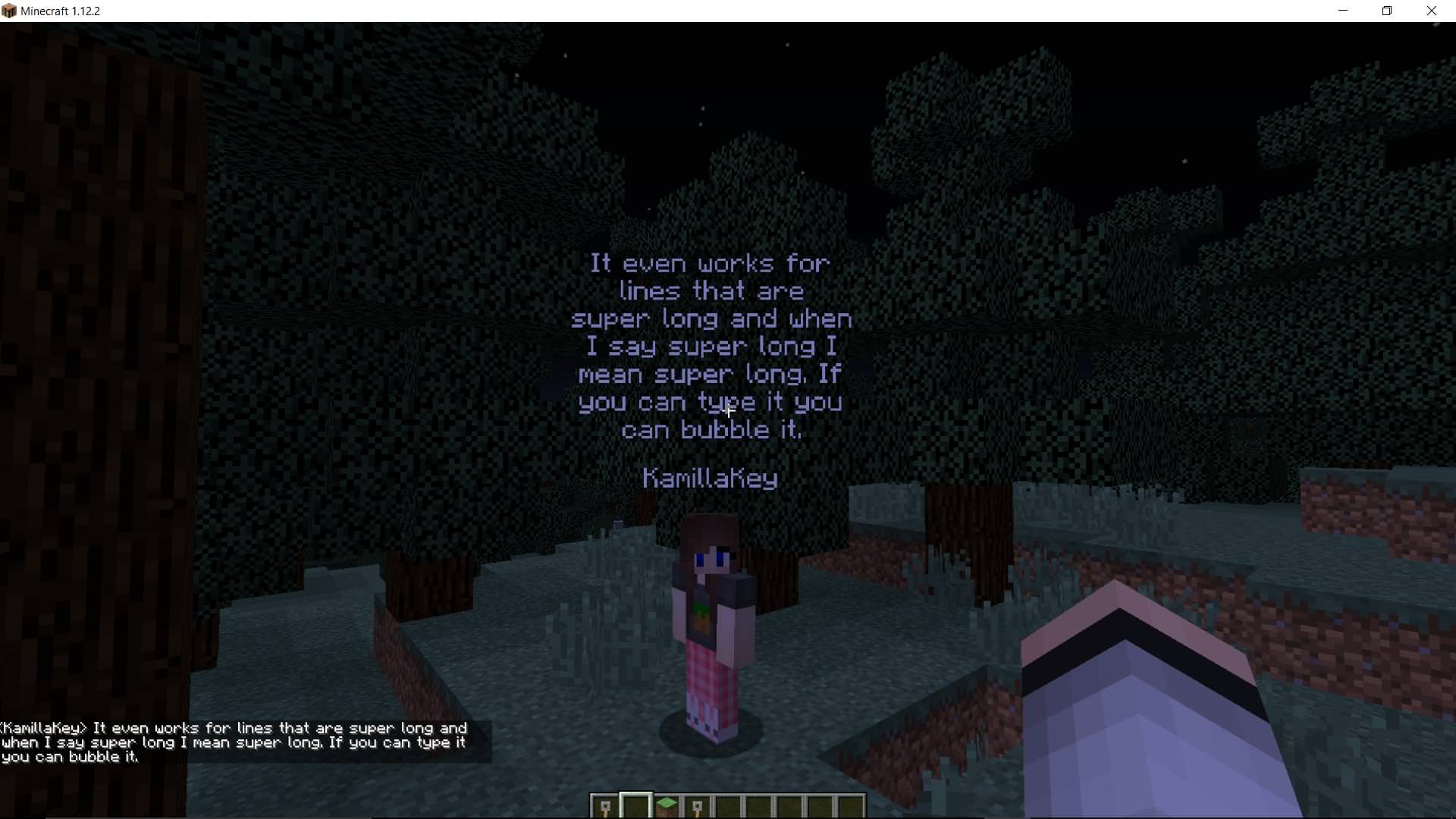Click the currently selected second hotbar slot
The height and width of the screenshot is (819, 1456).
tap(636, 806)
